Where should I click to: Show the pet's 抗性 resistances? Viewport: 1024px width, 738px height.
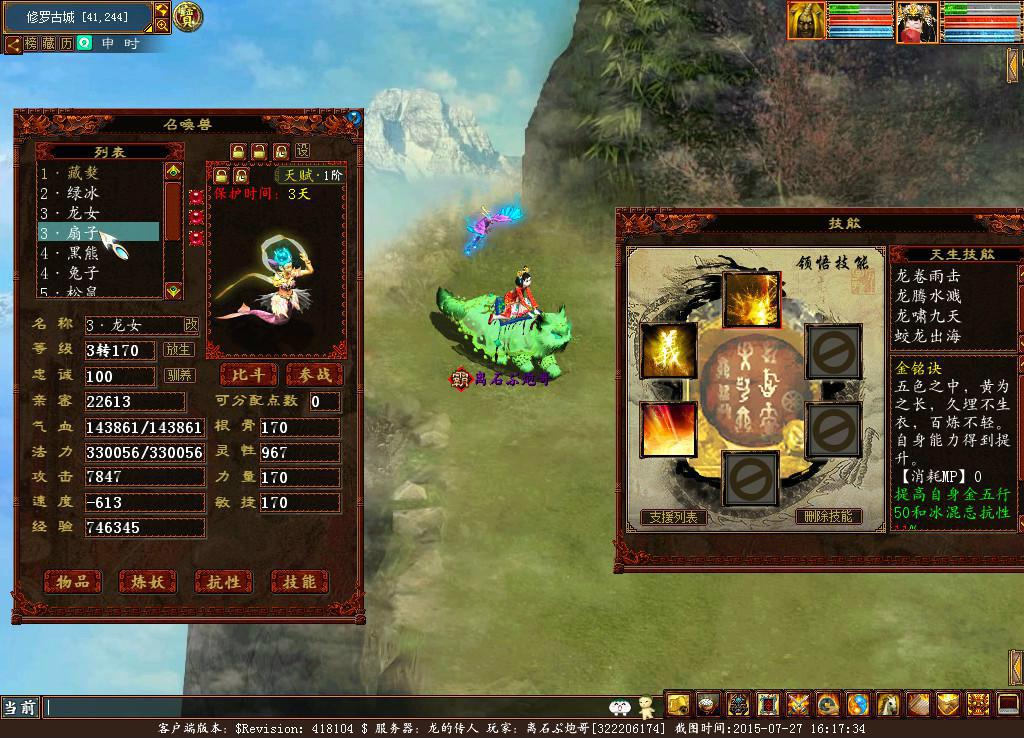coord(224,581)
